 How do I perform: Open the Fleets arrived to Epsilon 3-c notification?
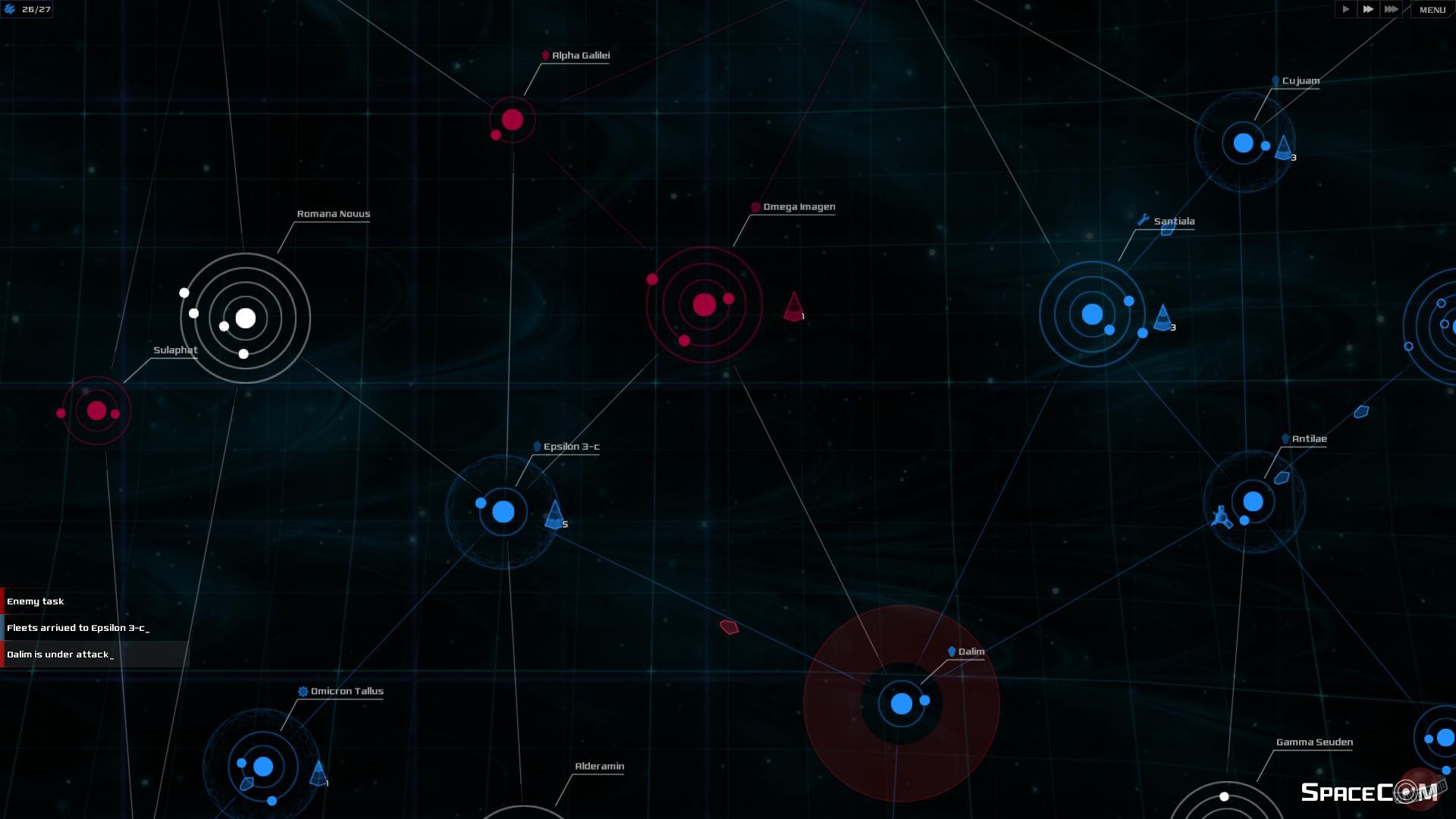point(78,628)
